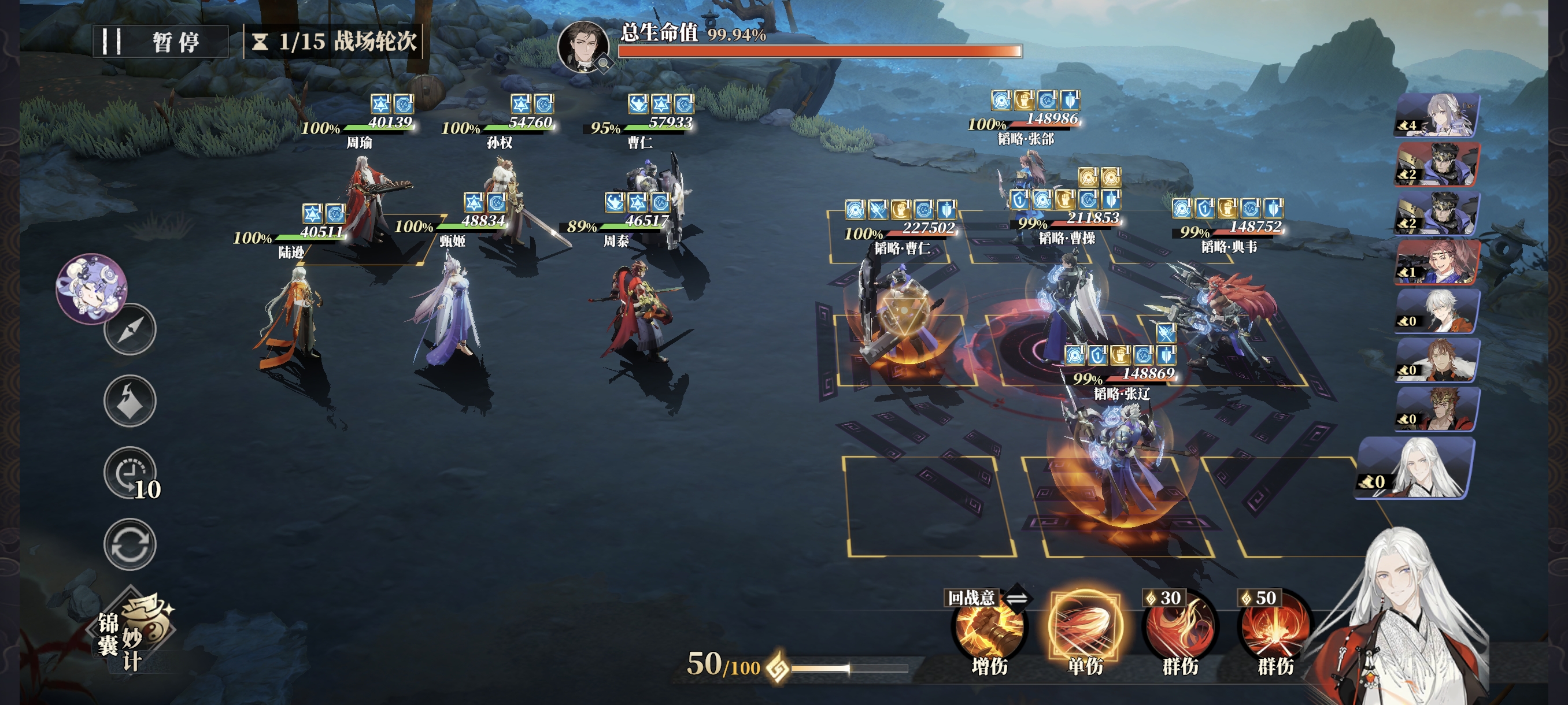Click the chibi companion avatar icon
This screenshot has height=705, width=1568.
point(92,288)
